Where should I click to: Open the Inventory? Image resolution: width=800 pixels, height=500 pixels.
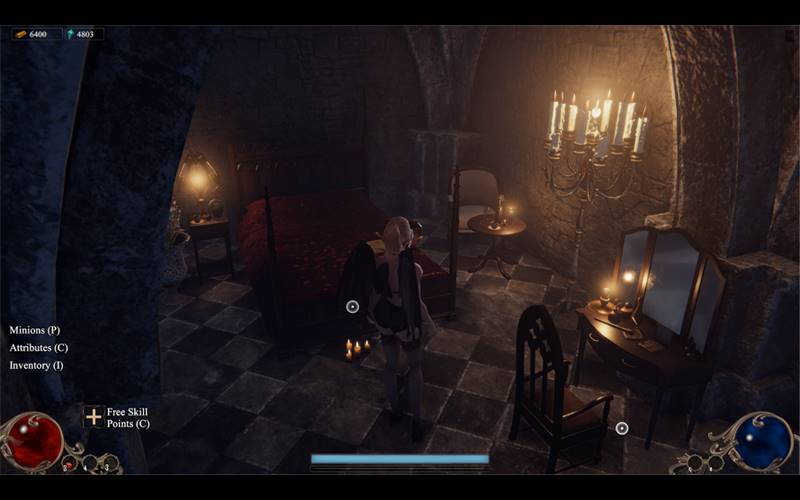click(x=36, y=365)
